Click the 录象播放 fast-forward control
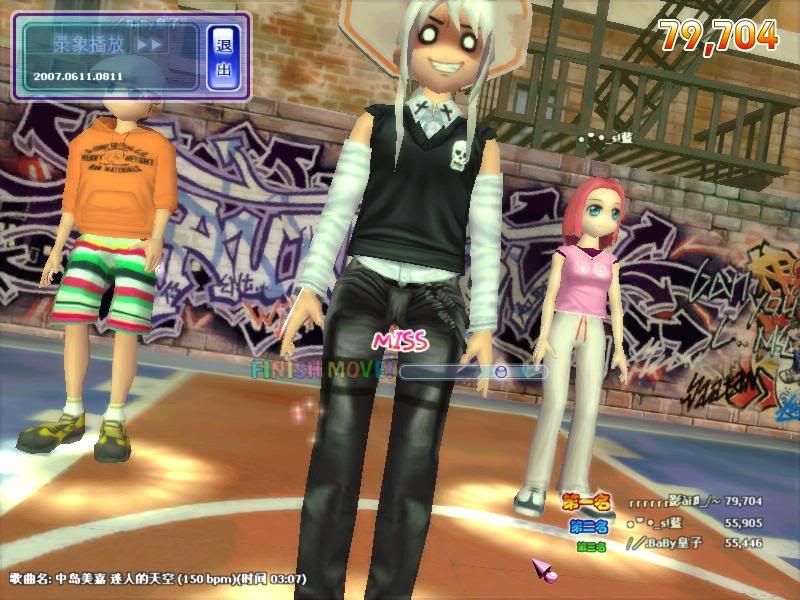Screen dimensions: 800x600 tap(149, 45)
